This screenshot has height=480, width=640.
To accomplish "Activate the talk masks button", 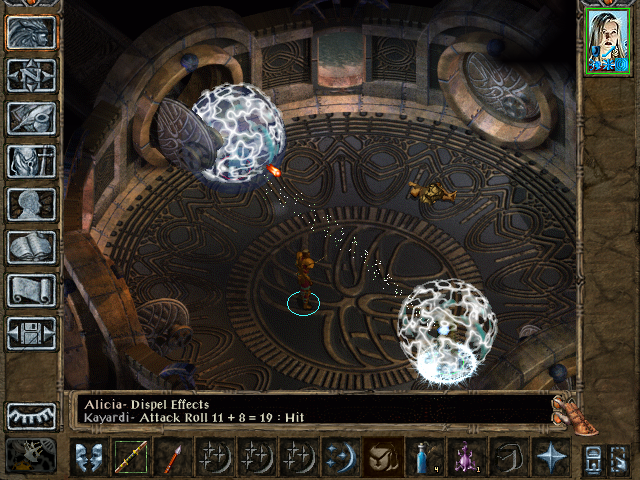I will [88, 457].
